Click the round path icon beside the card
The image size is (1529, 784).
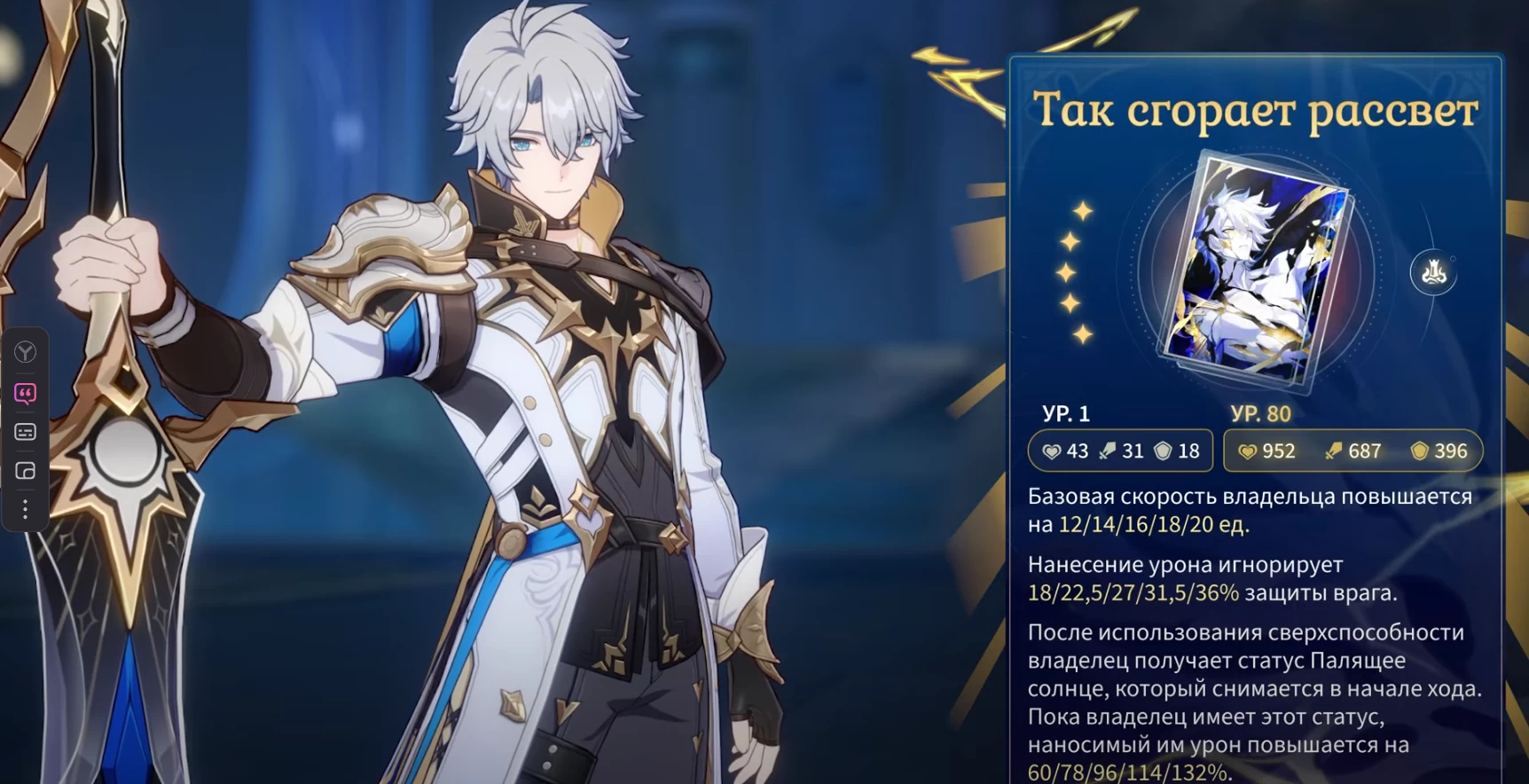tap(1433, 272)
